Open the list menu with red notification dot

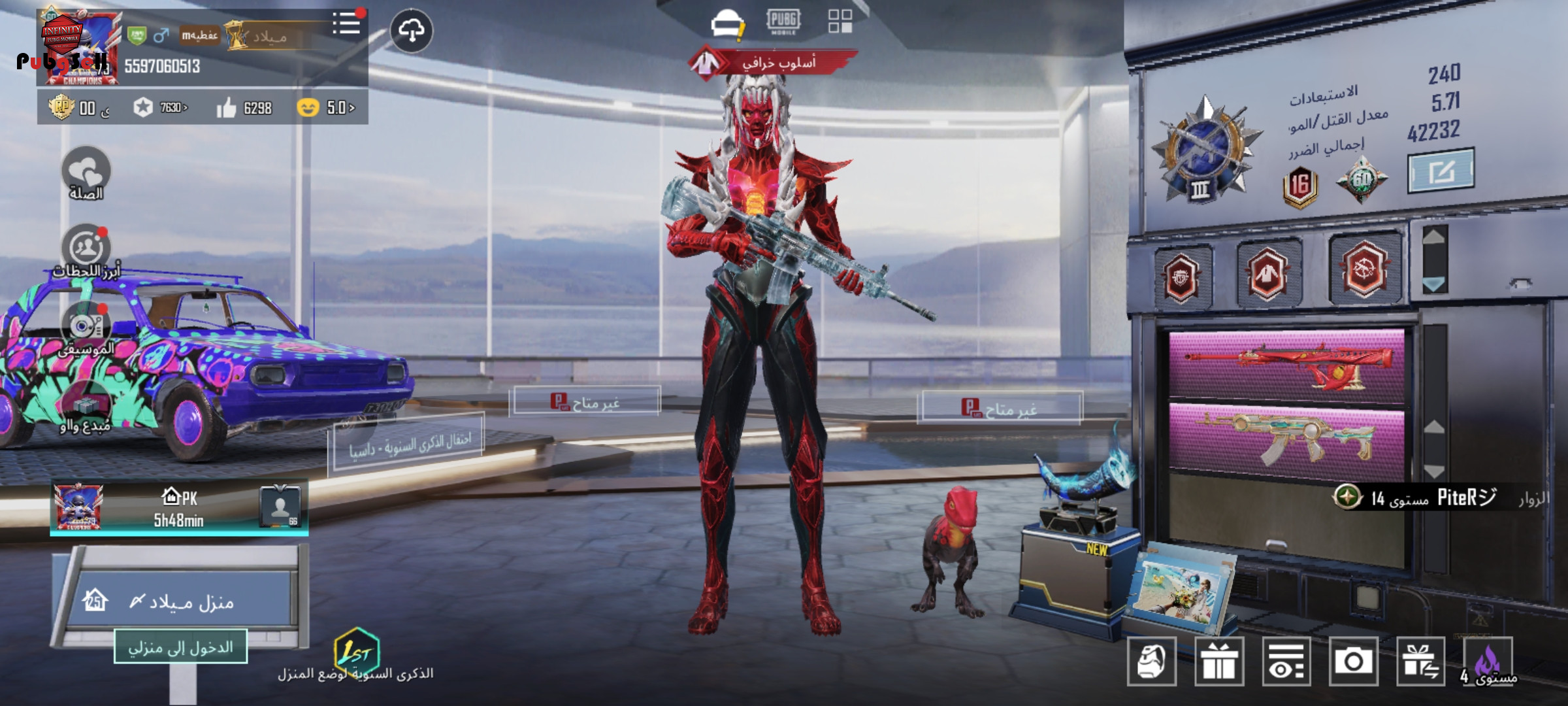[346, 25]
